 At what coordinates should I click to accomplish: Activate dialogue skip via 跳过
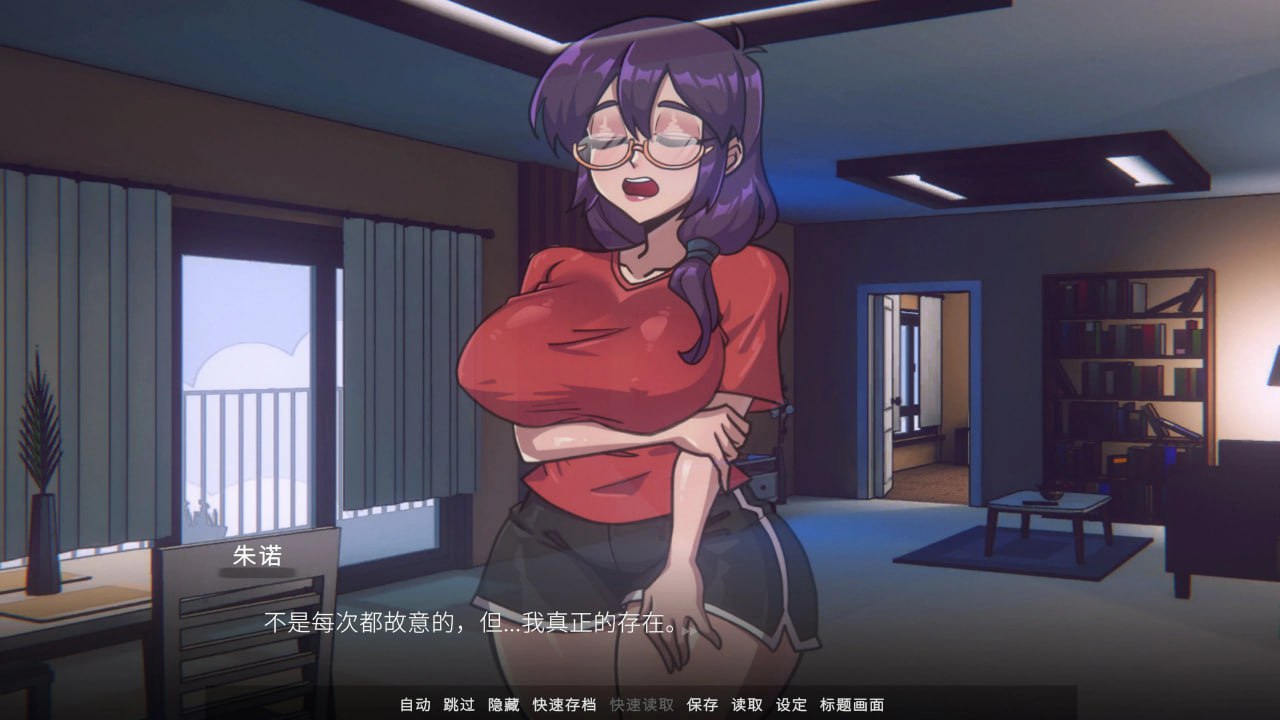[460, 705]
